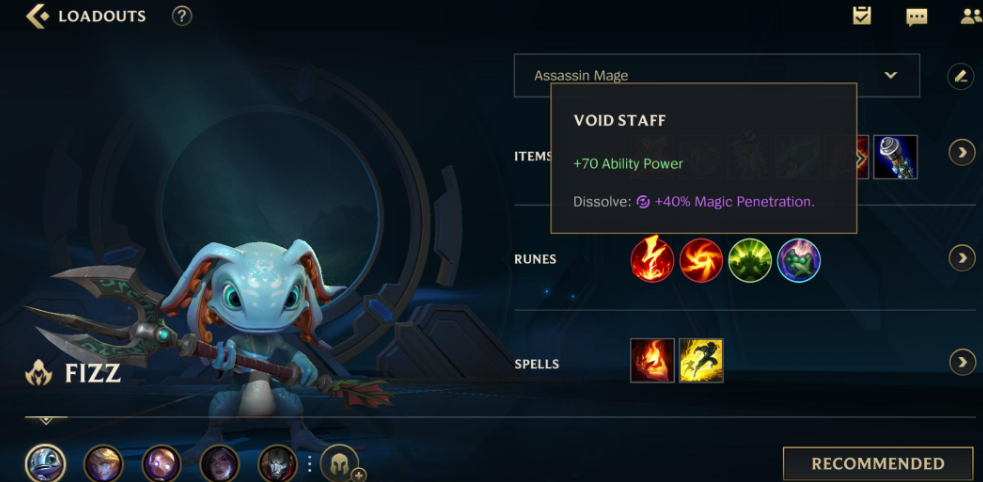The height and width of the screenshot is (482, 983).
Task: Open the Items section arrow
Action: coord(961,153)
